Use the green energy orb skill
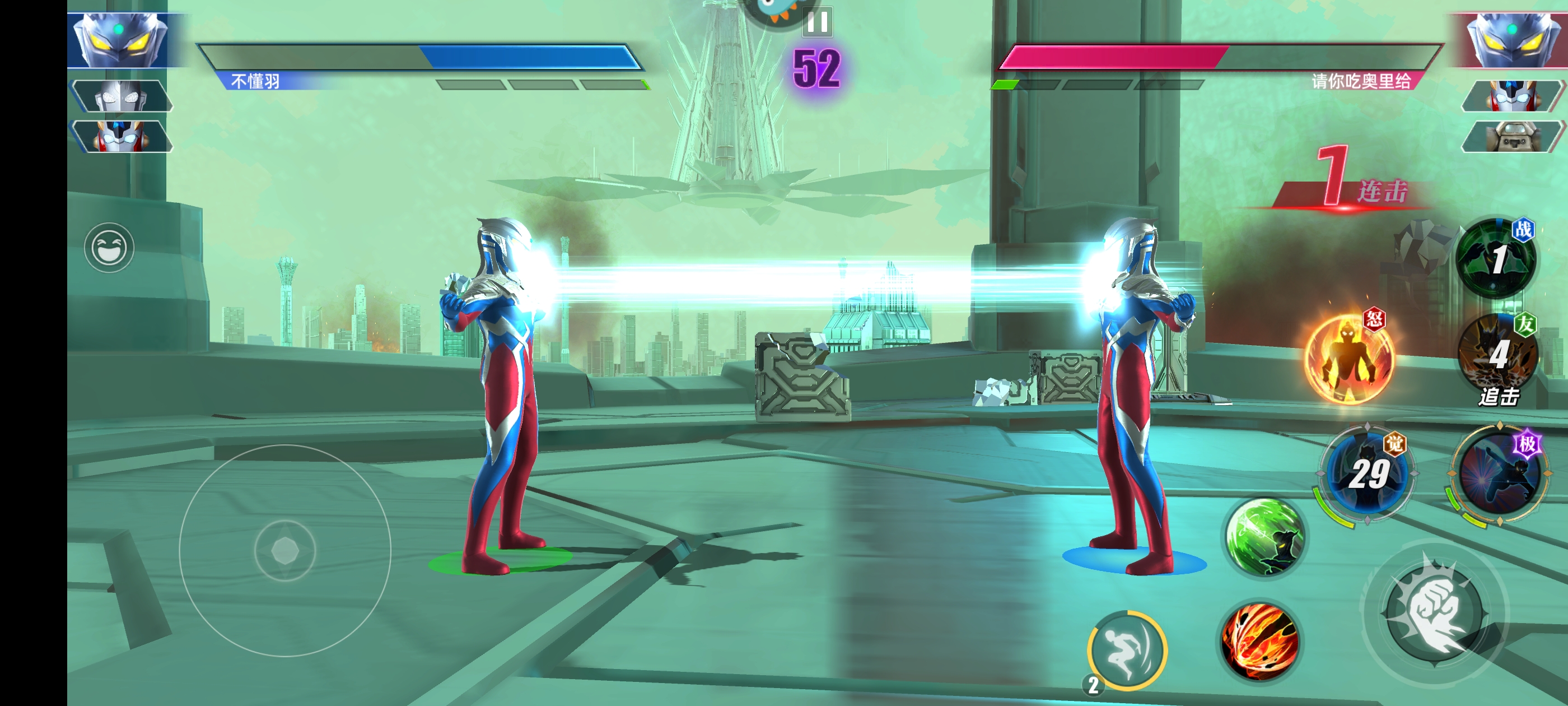 [x=1264, y=537]
